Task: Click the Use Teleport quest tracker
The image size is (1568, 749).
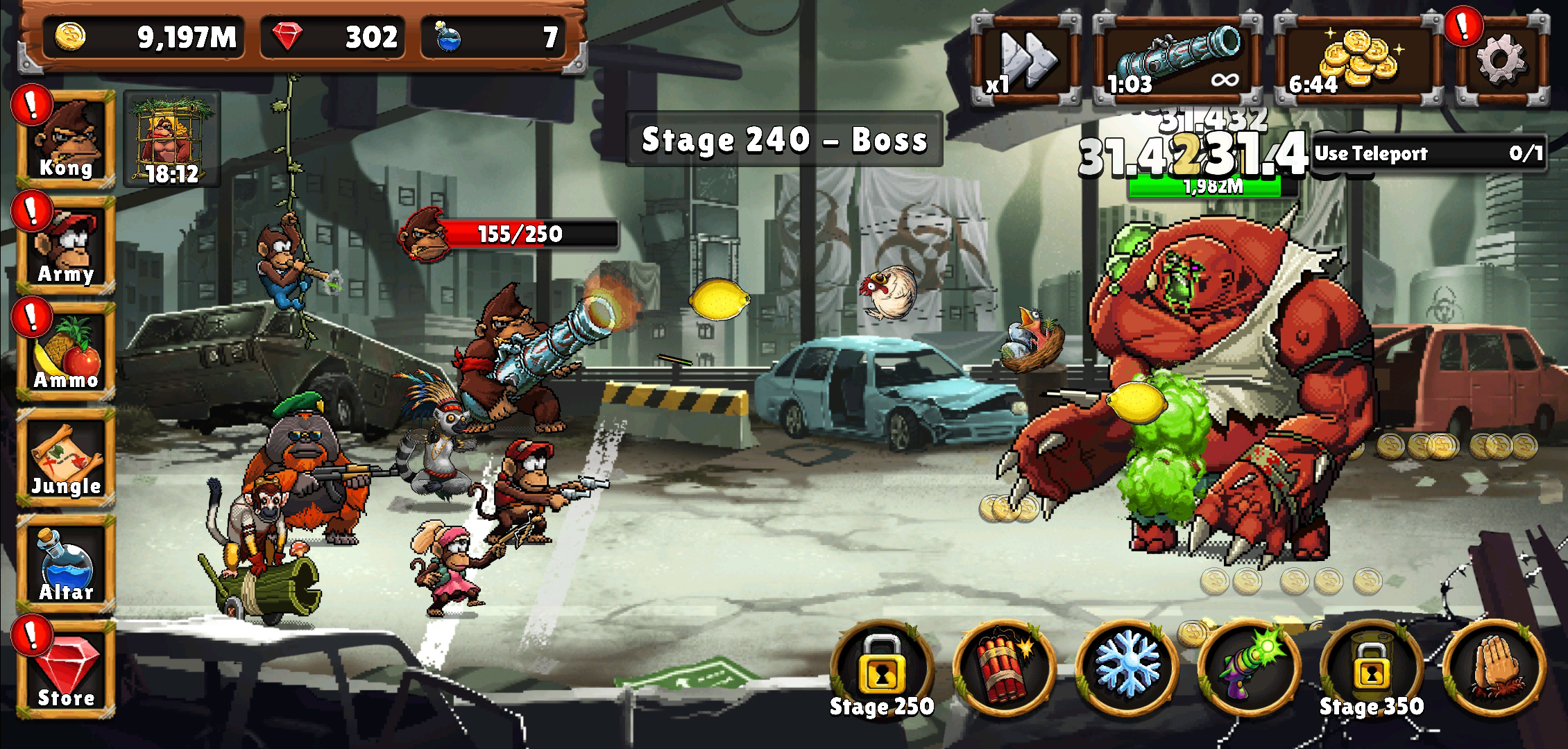Action: pyautogui.click(x=1429, y=153)
